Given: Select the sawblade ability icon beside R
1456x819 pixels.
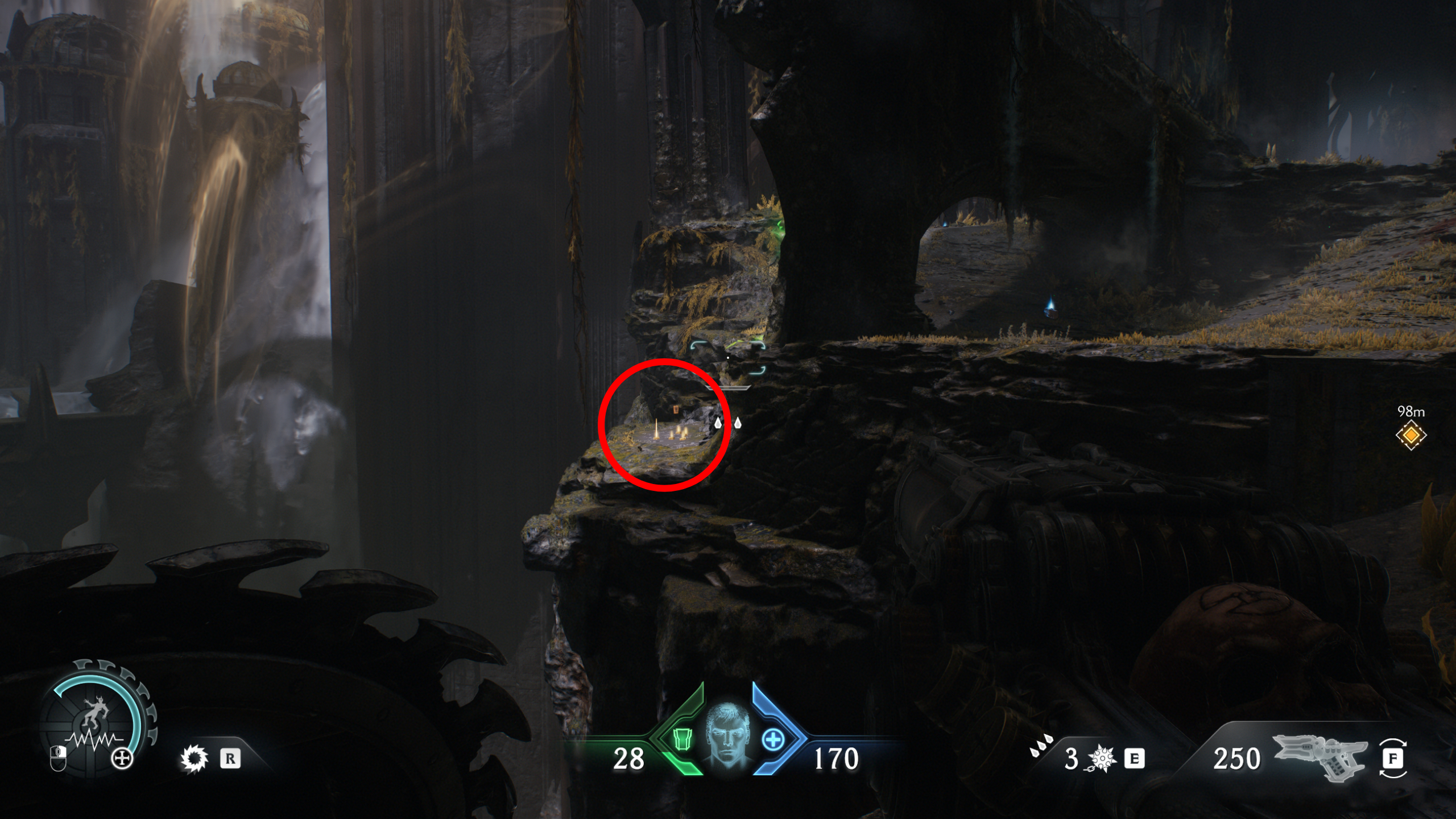Looking at the screenshot, I should pos(196,758).
